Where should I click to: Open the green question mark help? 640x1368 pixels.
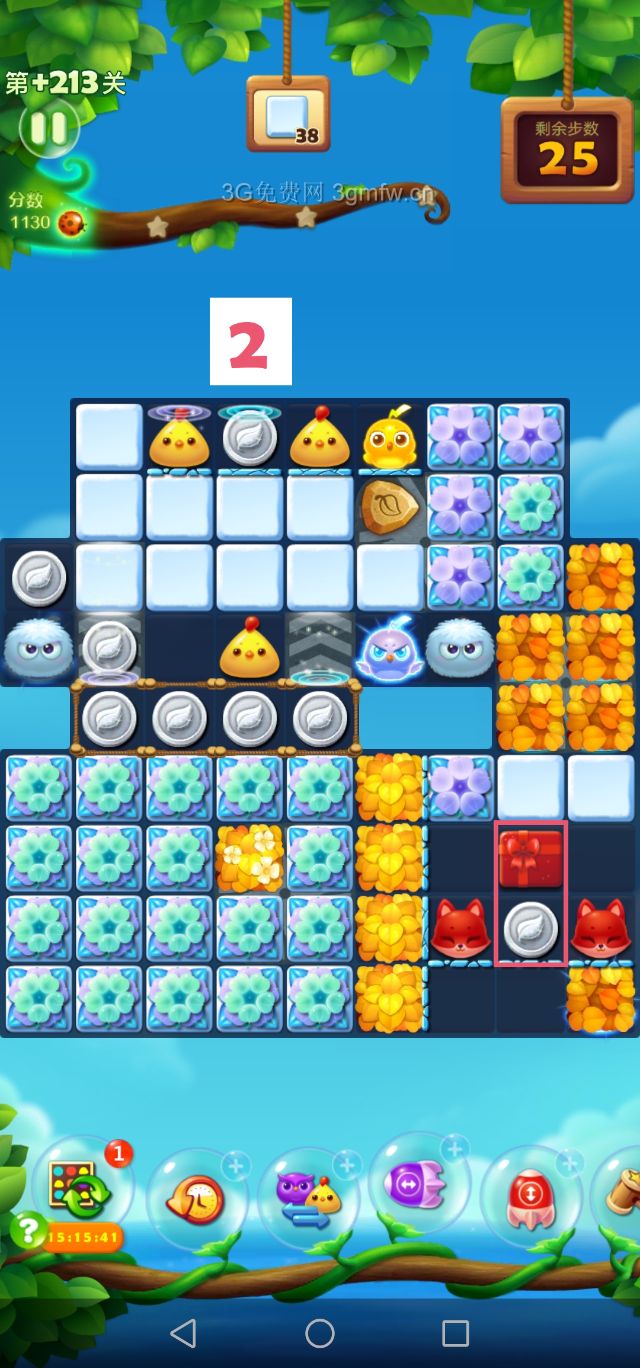25,1228
